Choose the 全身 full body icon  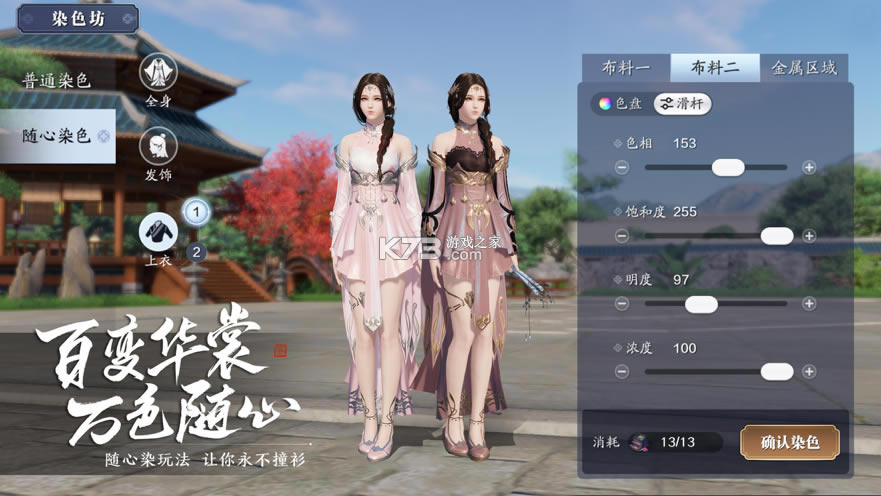point(158,72)
